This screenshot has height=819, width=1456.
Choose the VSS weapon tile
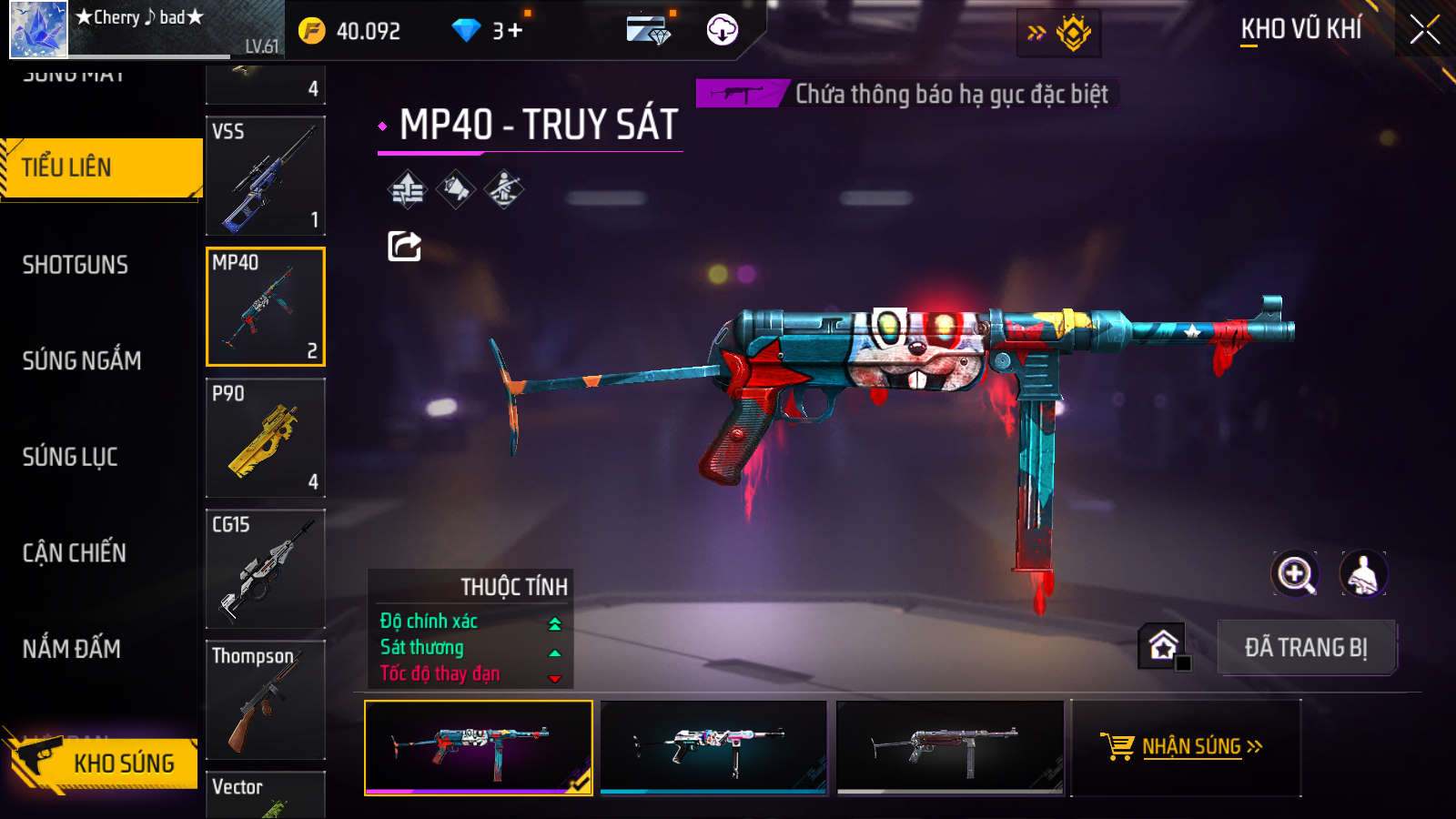point(266,176)
